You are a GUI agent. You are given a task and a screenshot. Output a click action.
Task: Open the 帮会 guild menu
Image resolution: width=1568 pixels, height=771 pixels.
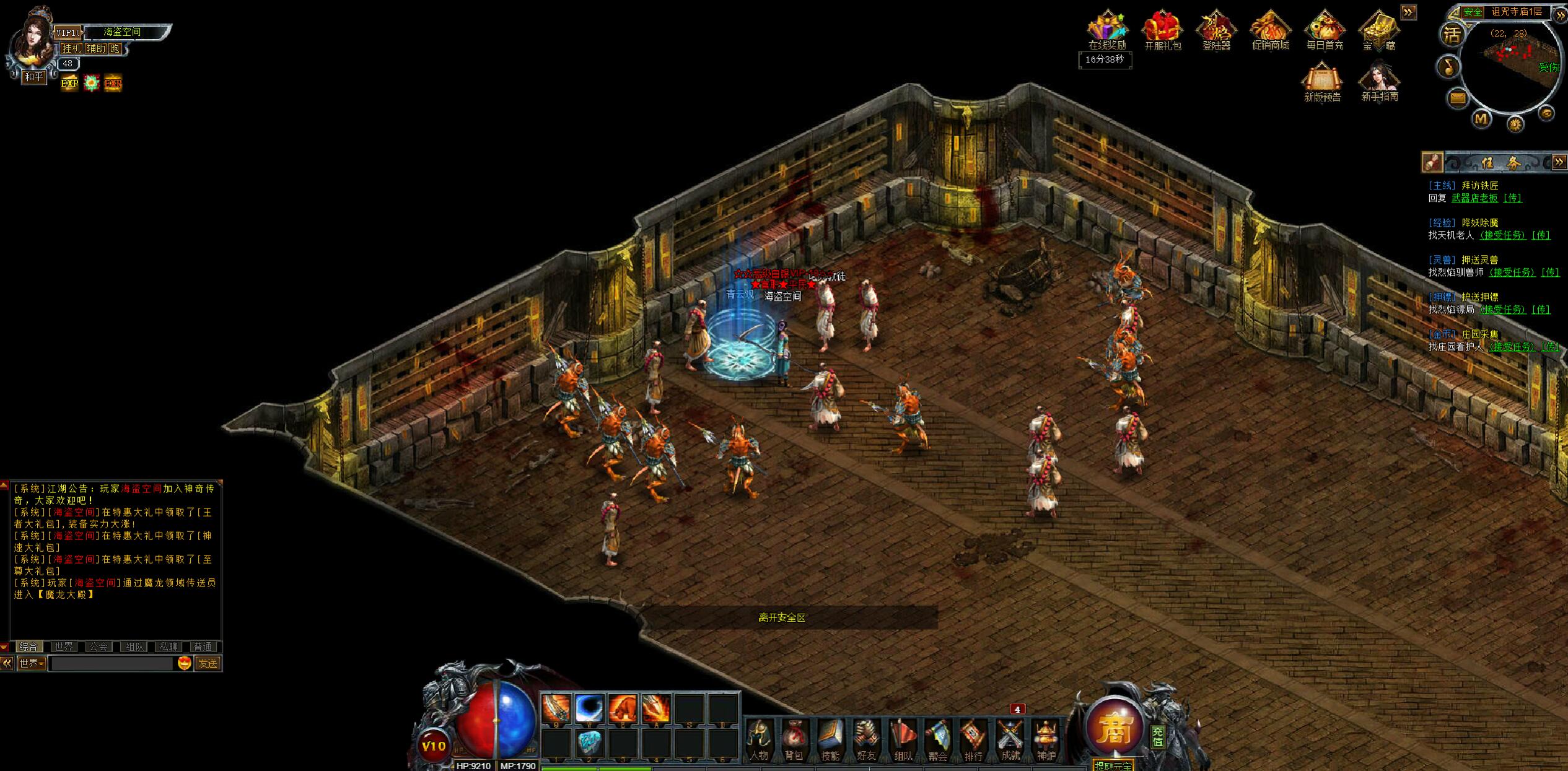938,740
